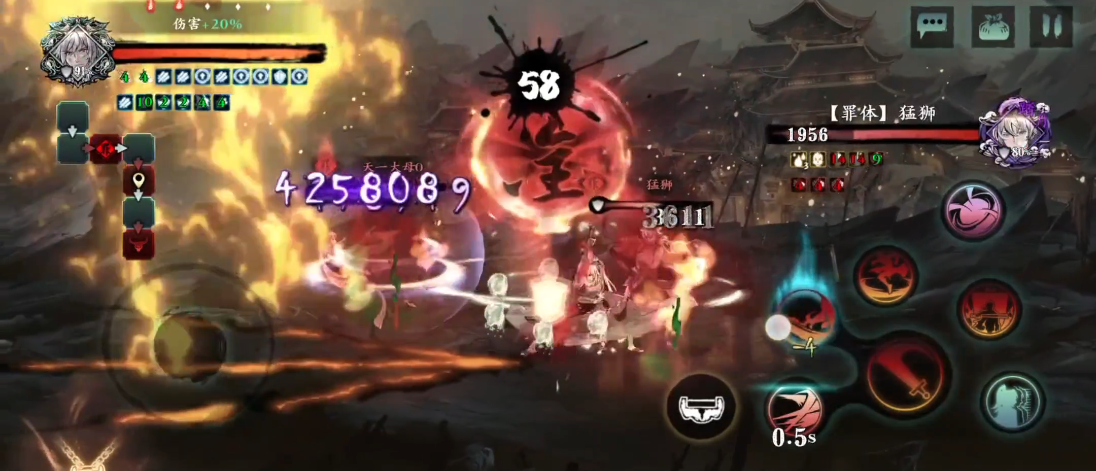Use the orange standing swordsman skill

(x=989, y=308)
